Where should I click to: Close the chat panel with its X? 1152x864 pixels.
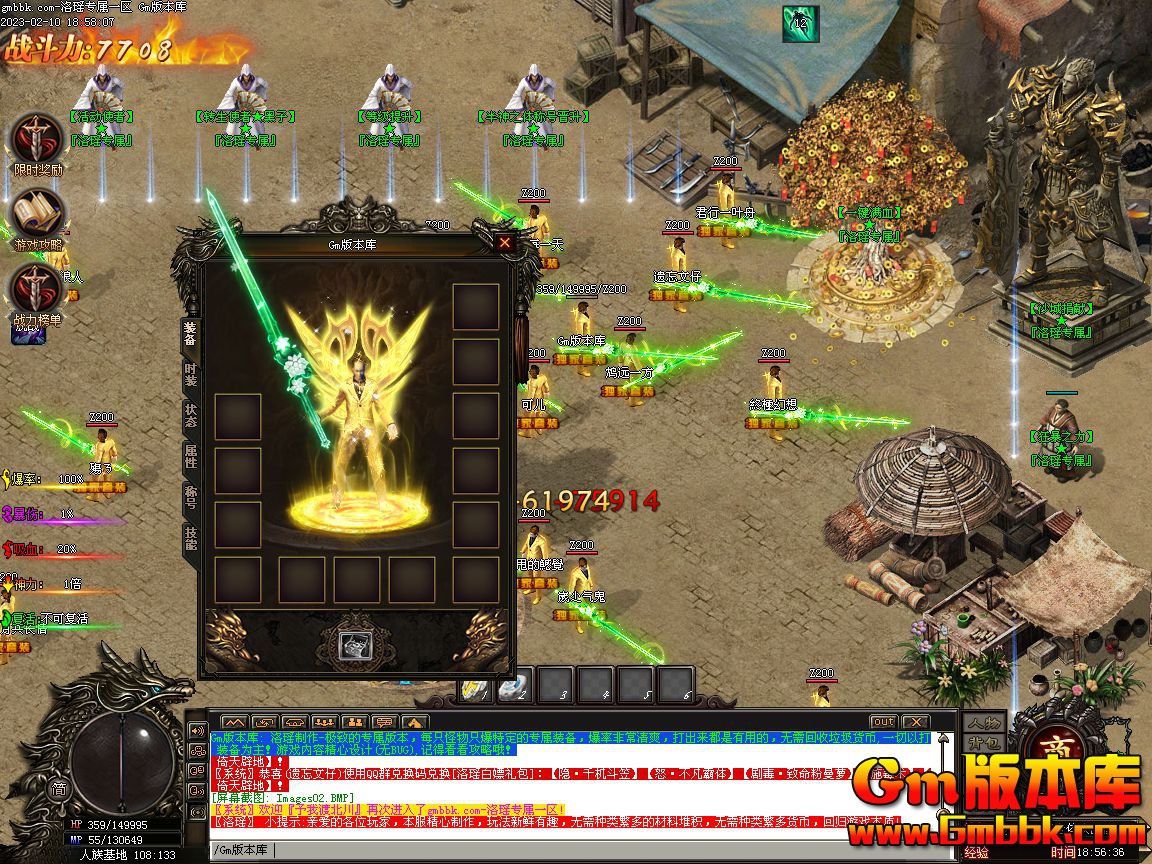[914, 722]
